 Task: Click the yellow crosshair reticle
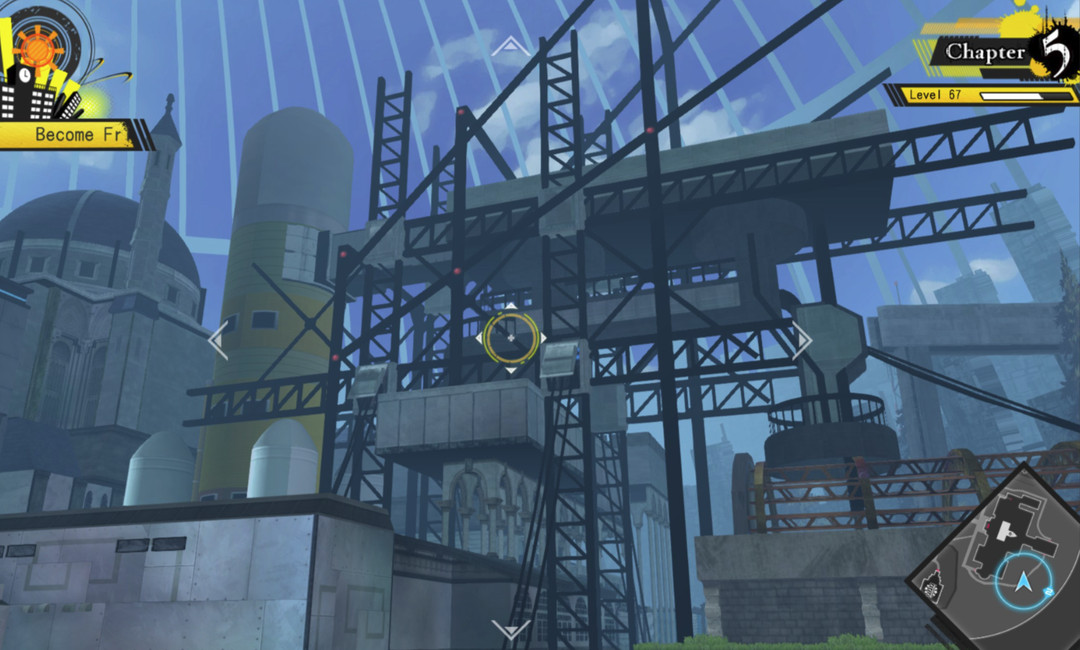point(511,338)
